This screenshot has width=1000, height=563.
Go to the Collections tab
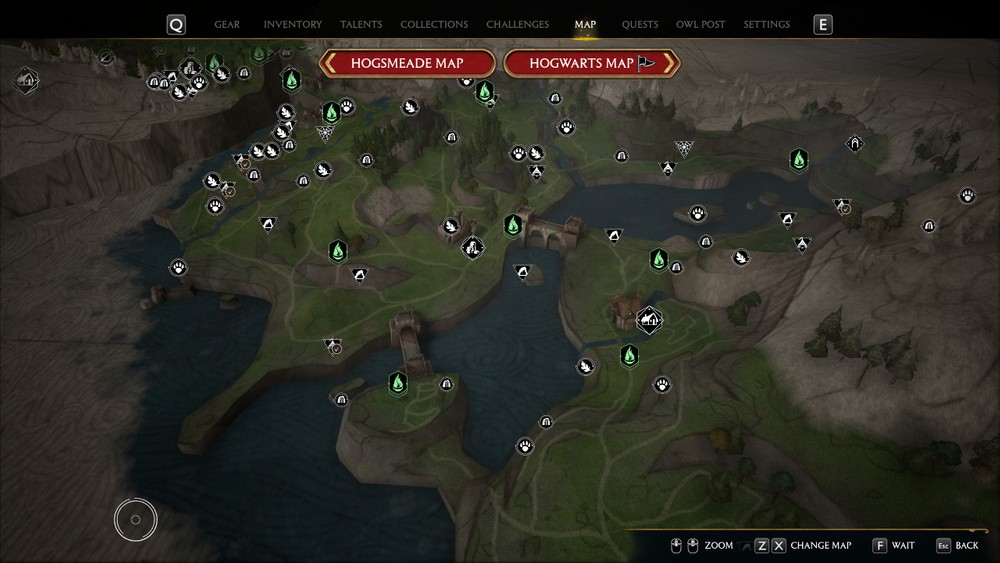[434, 24]
